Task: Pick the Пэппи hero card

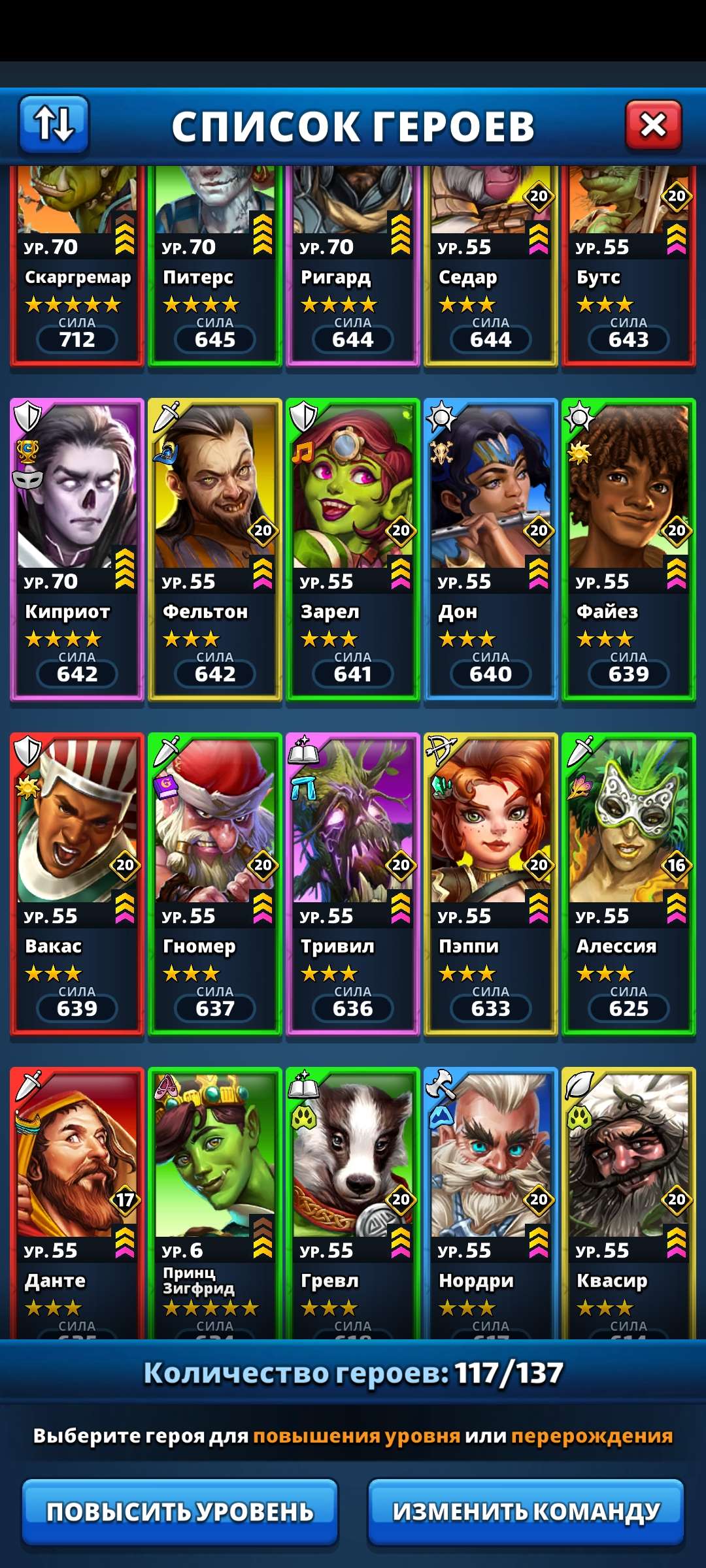Action: tap(491, 883)
